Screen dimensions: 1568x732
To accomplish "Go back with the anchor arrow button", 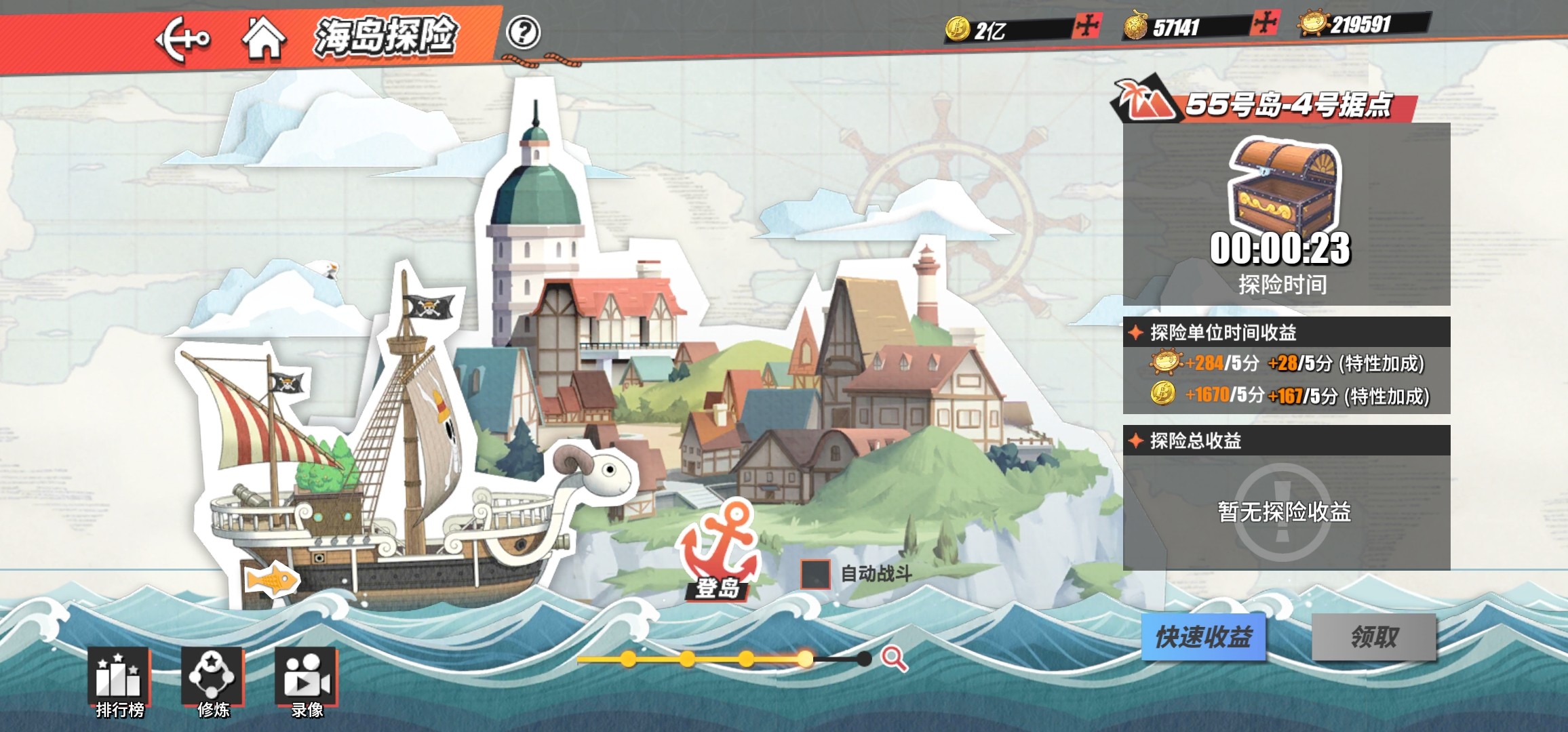I will (x=182, y=39).
